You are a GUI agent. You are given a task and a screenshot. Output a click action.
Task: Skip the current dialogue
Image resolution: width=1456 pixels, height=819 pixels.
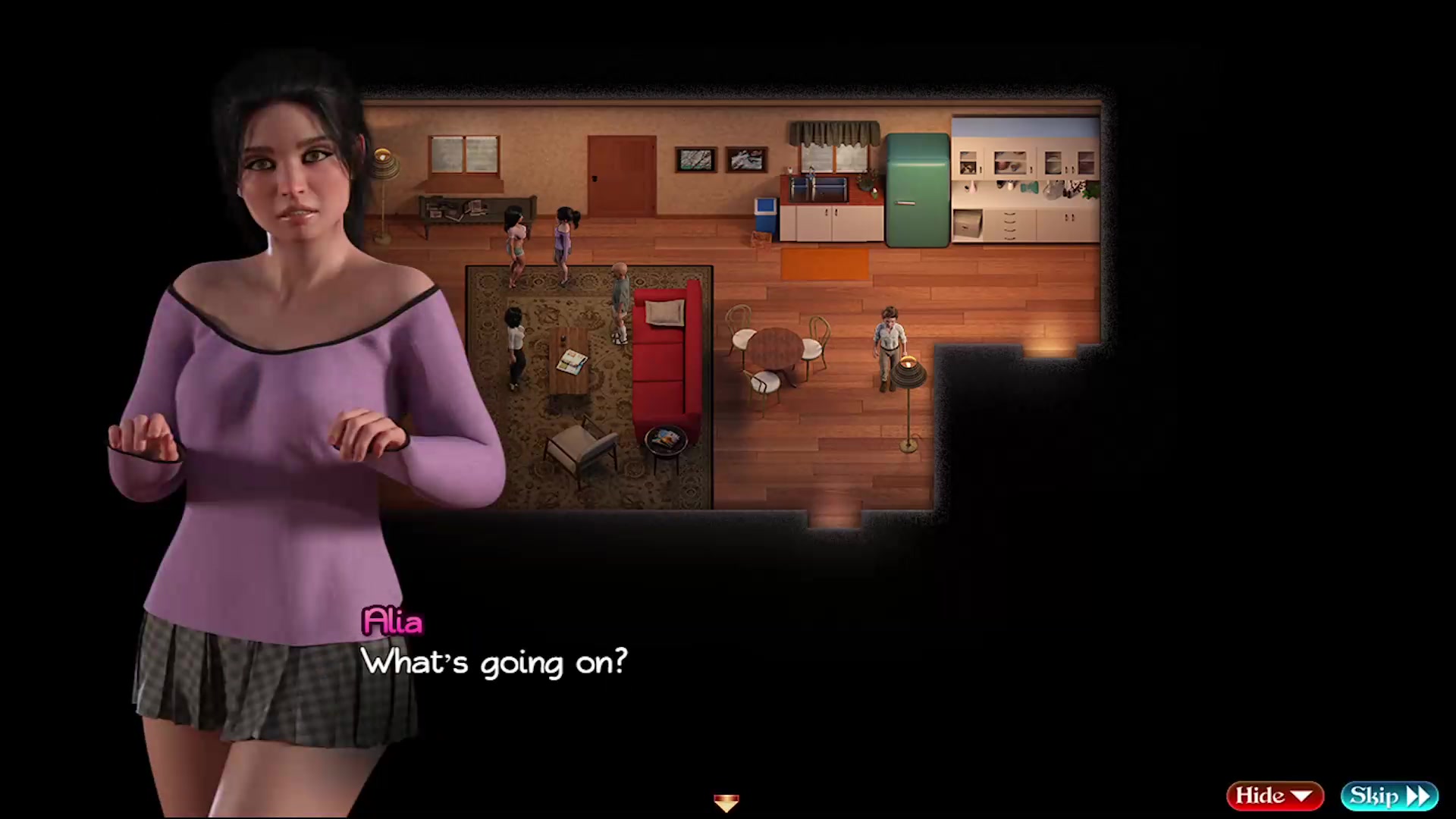pos(1389,795)
